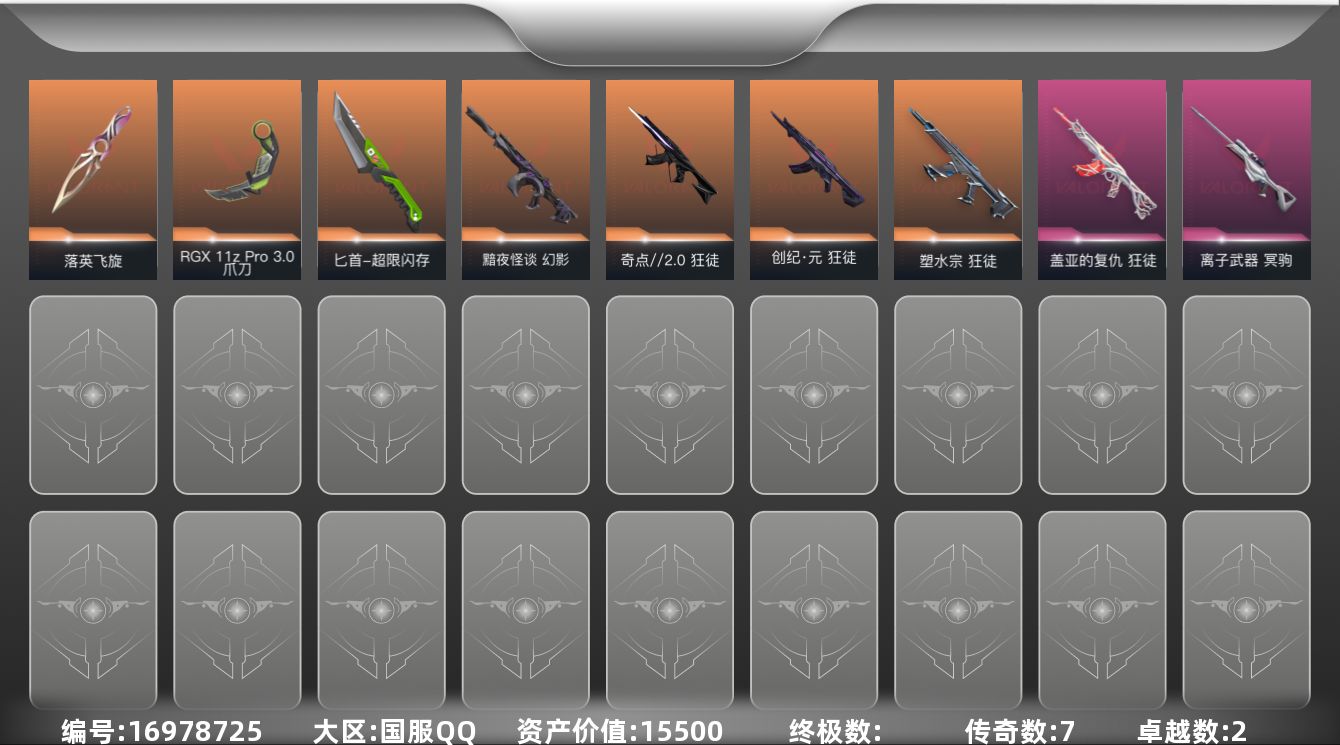Click the 卓越数:2 premium count label
The width and height of the screenshot is (1340, 745).
(x=1192, y=731)
